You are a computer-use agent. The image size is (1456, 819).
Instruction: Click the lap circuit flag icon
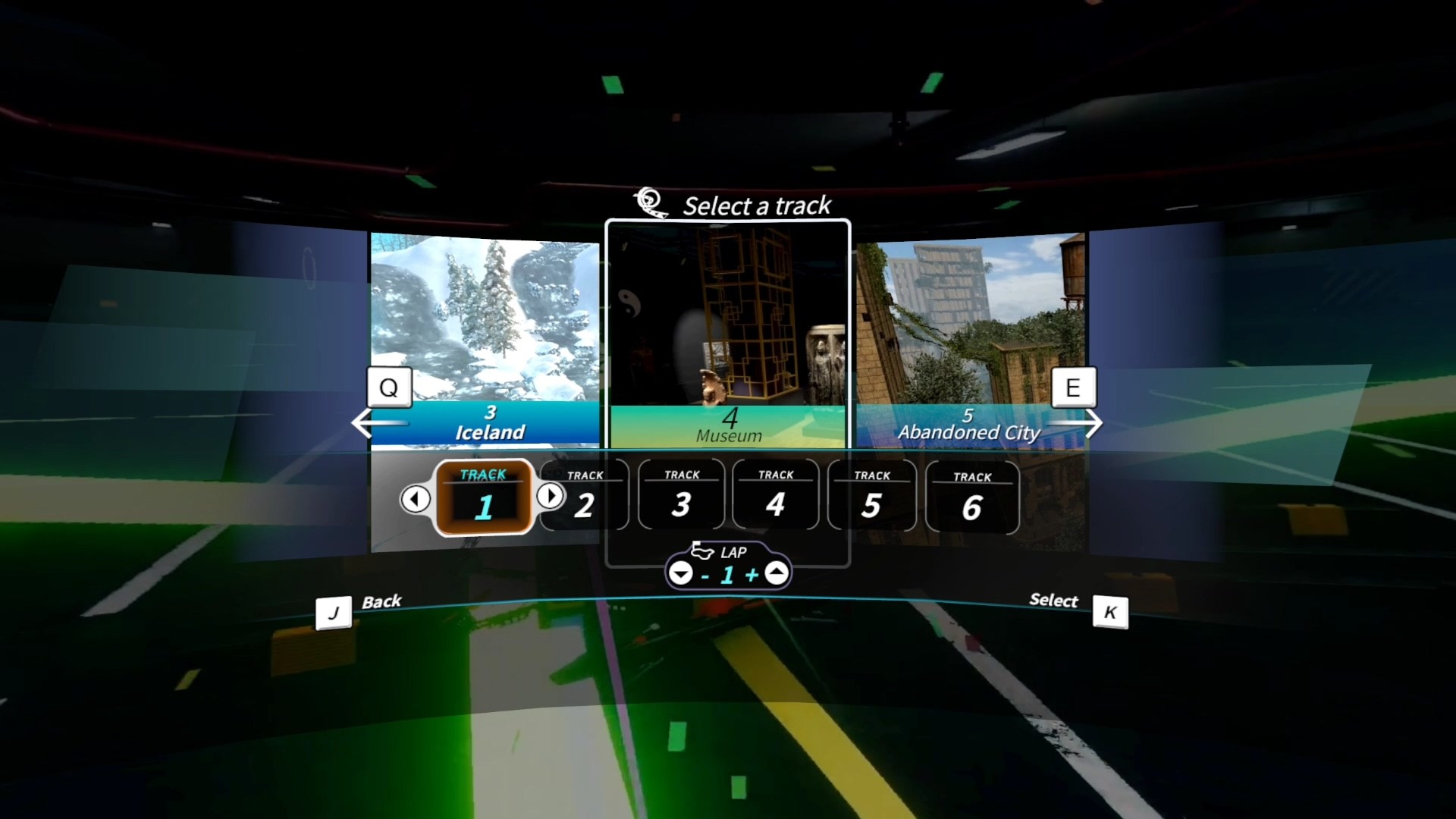click(x=703, y=551)
